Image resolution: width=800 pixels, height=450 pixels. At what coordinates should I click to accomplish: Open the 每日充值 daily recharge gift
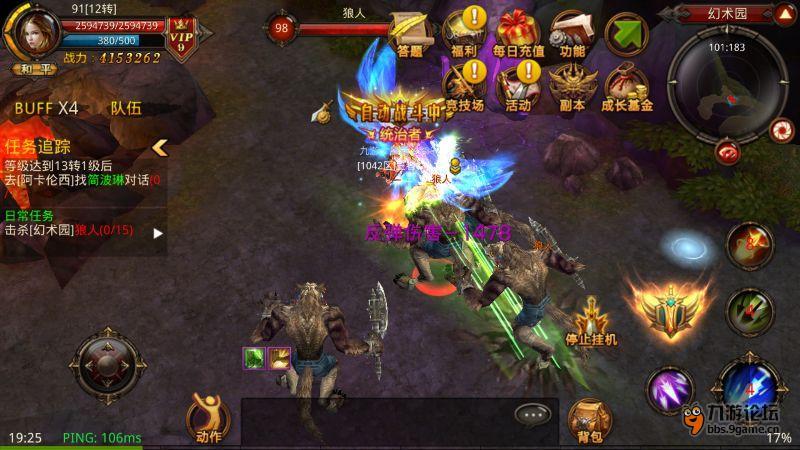point(518,30)
